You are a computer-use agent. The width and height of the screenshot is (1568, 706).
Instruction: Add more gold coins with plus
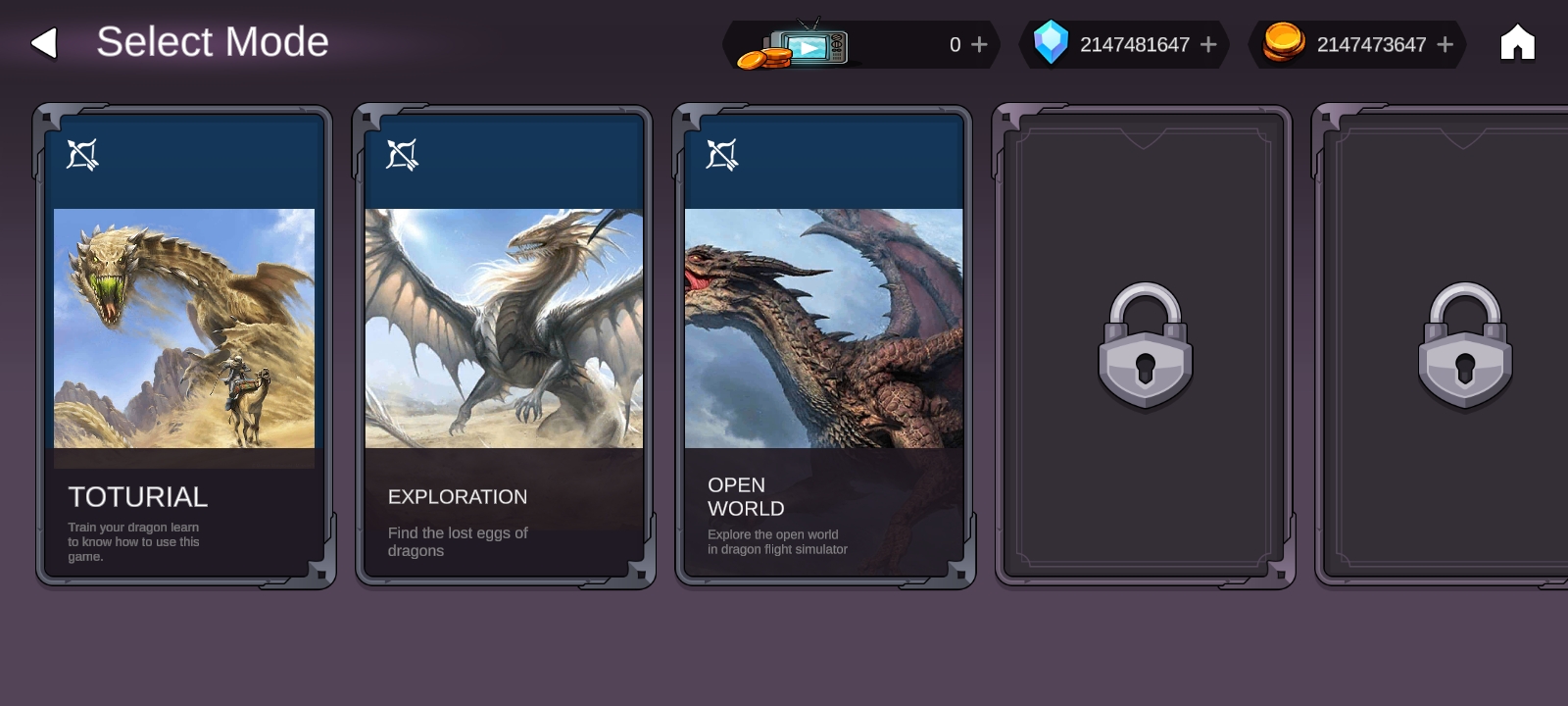coord(1445,45)
